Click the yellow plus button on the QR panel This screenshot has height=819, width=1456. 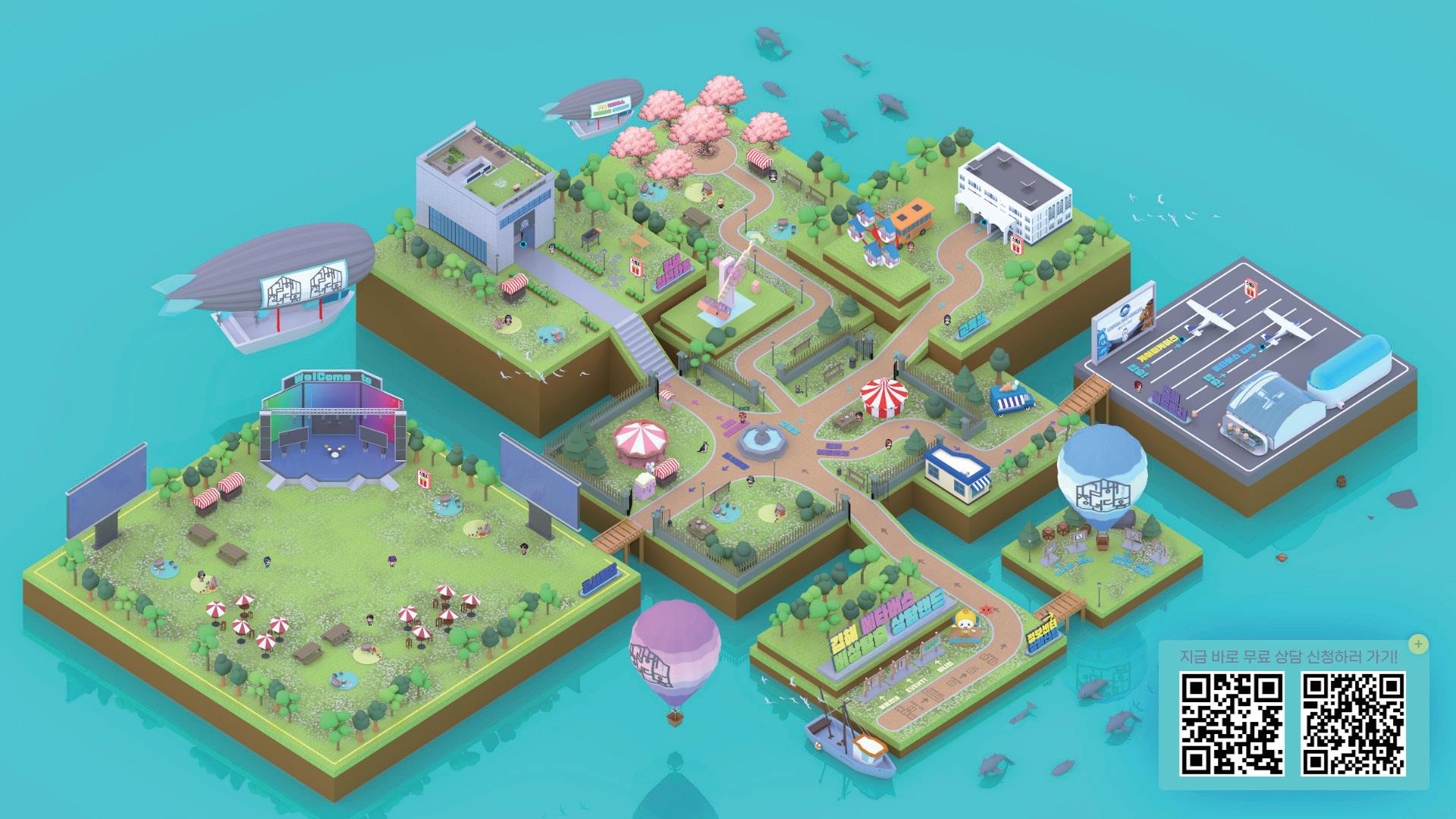(1418, 645)
